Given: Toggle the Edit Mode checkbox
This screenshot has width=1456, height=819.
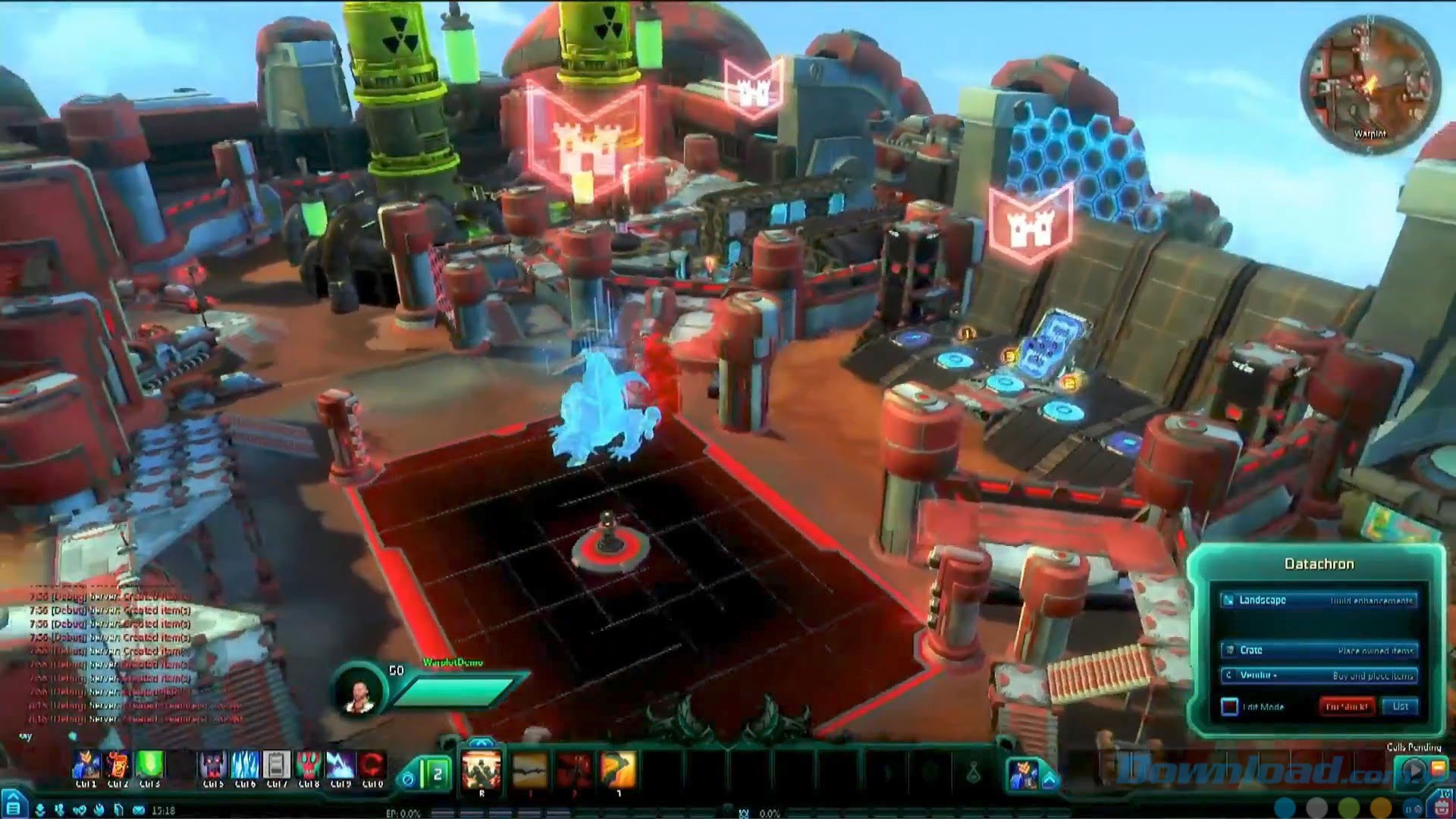Looking at the screenshot, I should (x=1229, y=707).
